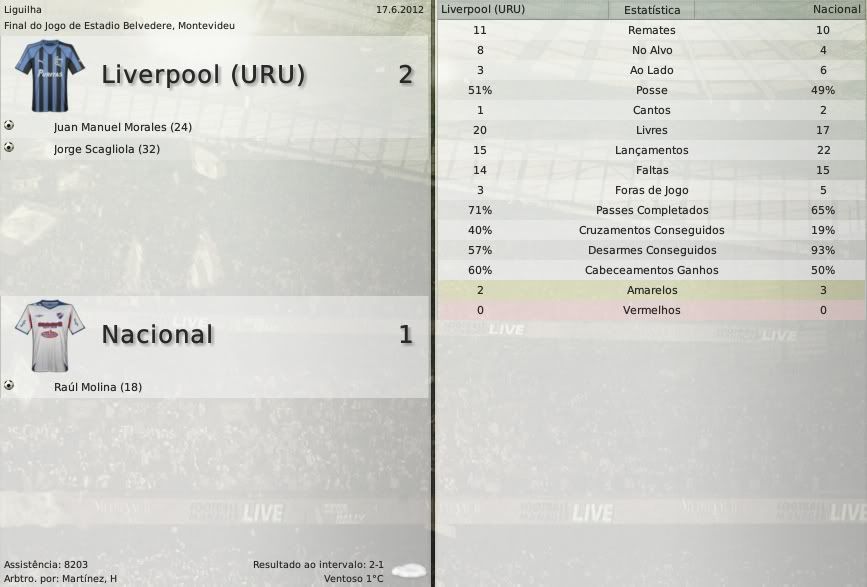Click Liverpool's blue striped kit image
Screen dimensions: 867x587
(x=50, y=74)
